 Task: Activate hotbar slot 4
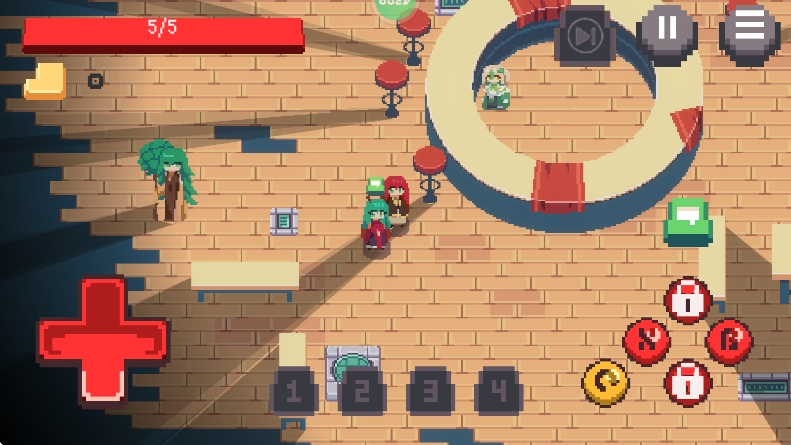click(498, 391)
